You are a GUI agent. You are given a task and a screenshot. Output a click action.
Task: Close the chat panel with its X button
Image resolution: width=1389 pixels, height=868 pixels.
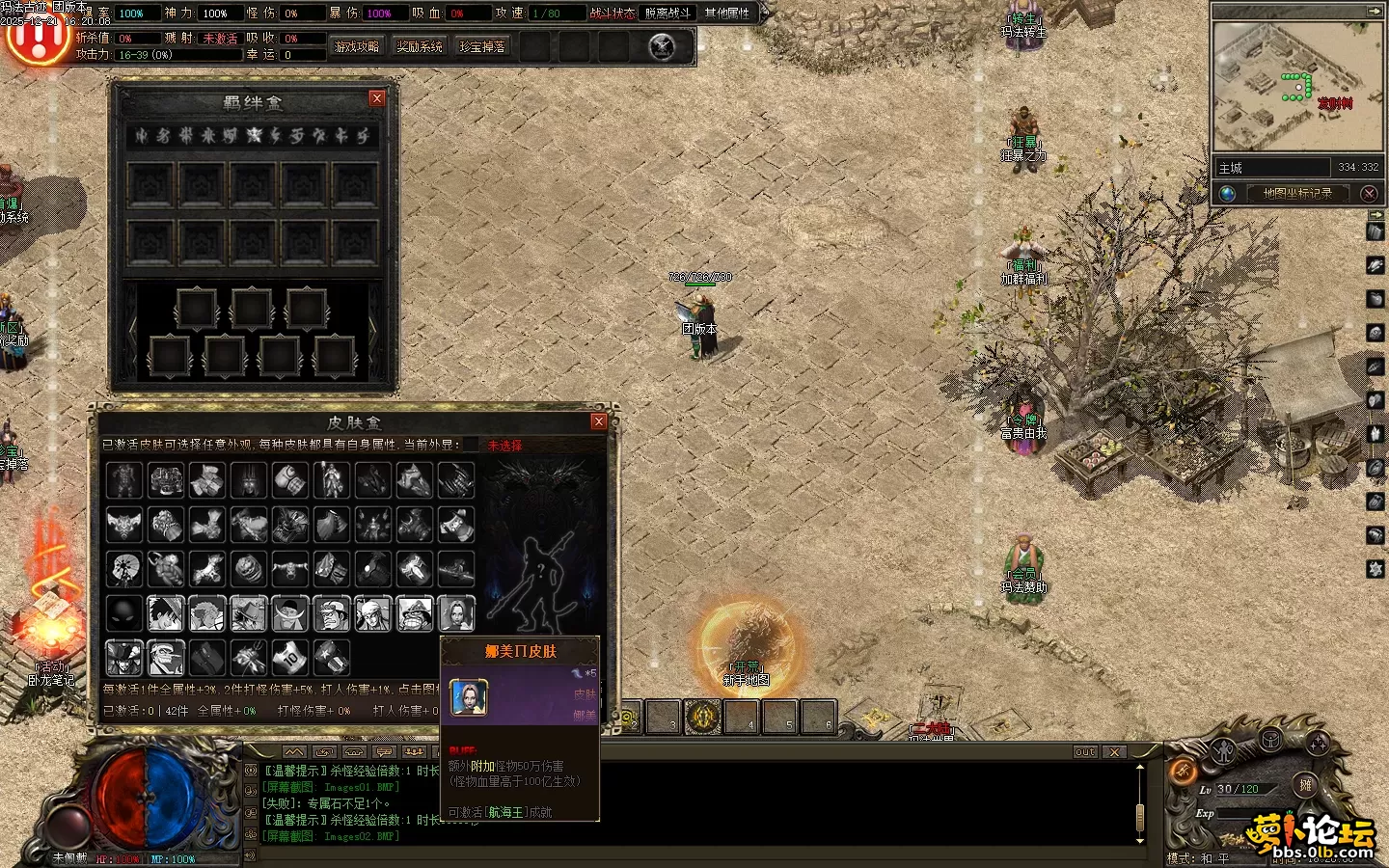1114,751
